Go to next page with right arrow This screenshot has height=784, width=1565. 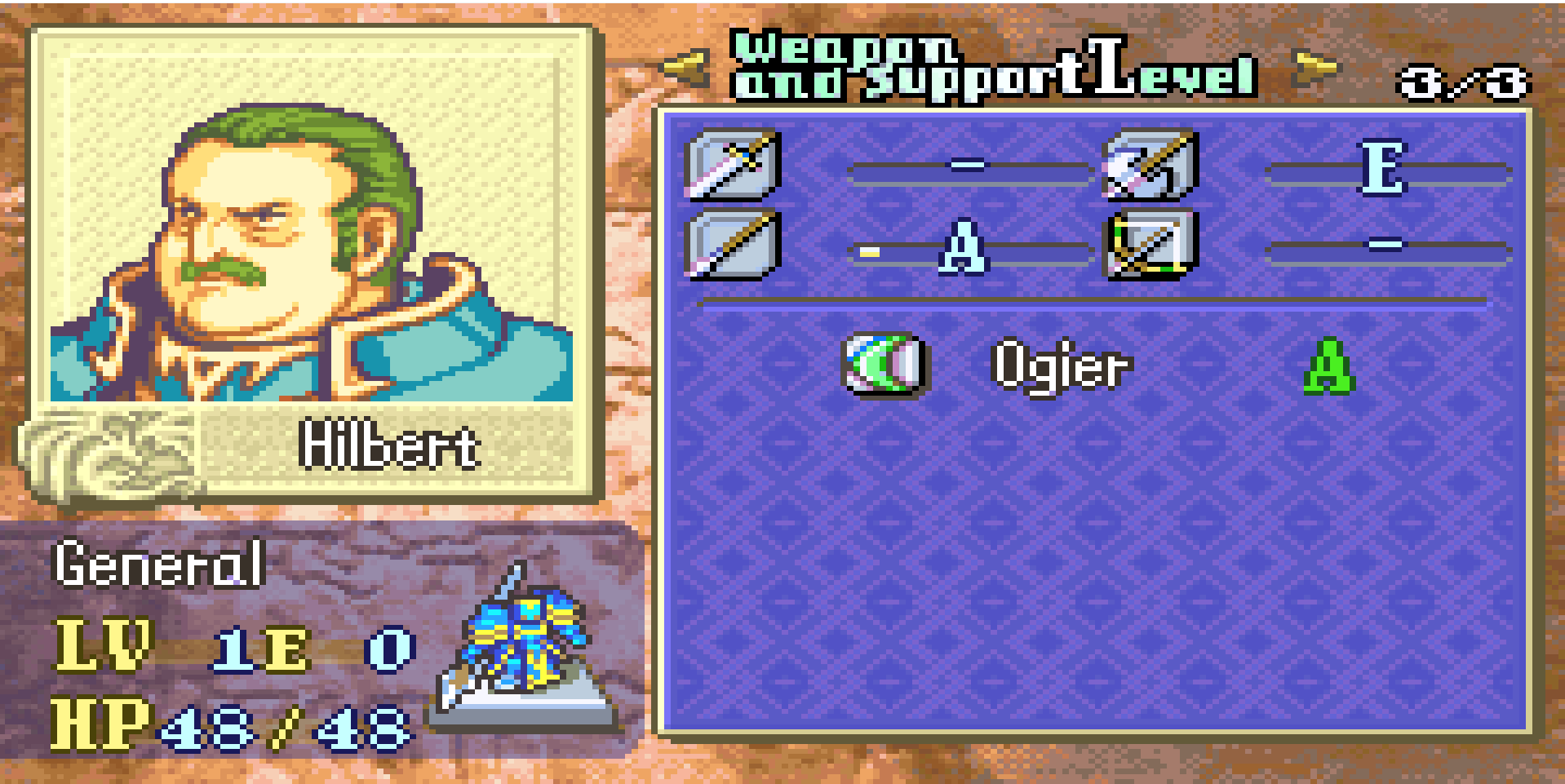1316,69
